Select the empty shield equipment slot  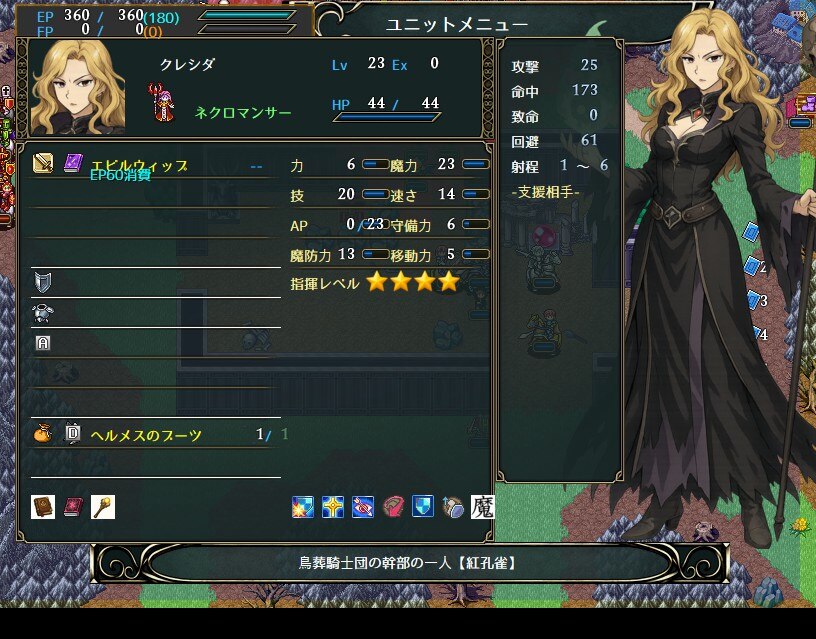(x=42, y=281)
